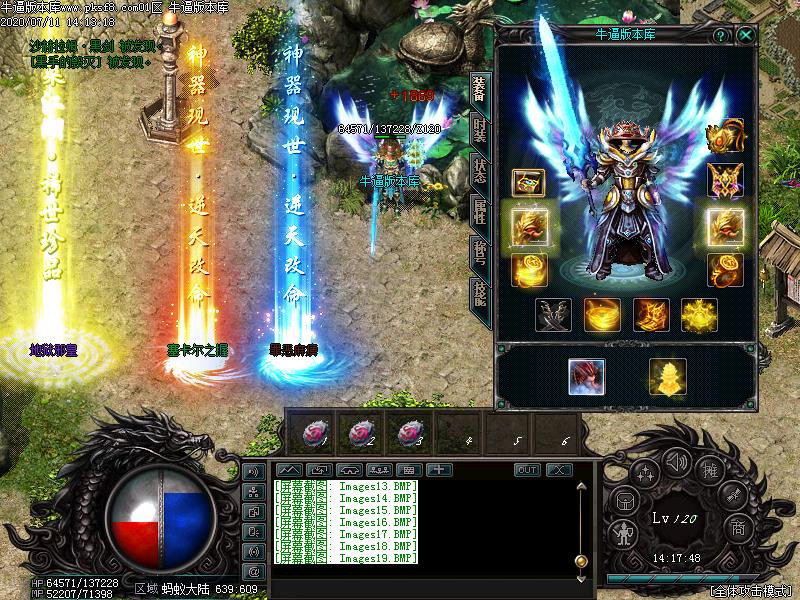Select the red-haired hero portrait slot

[586, 376]
